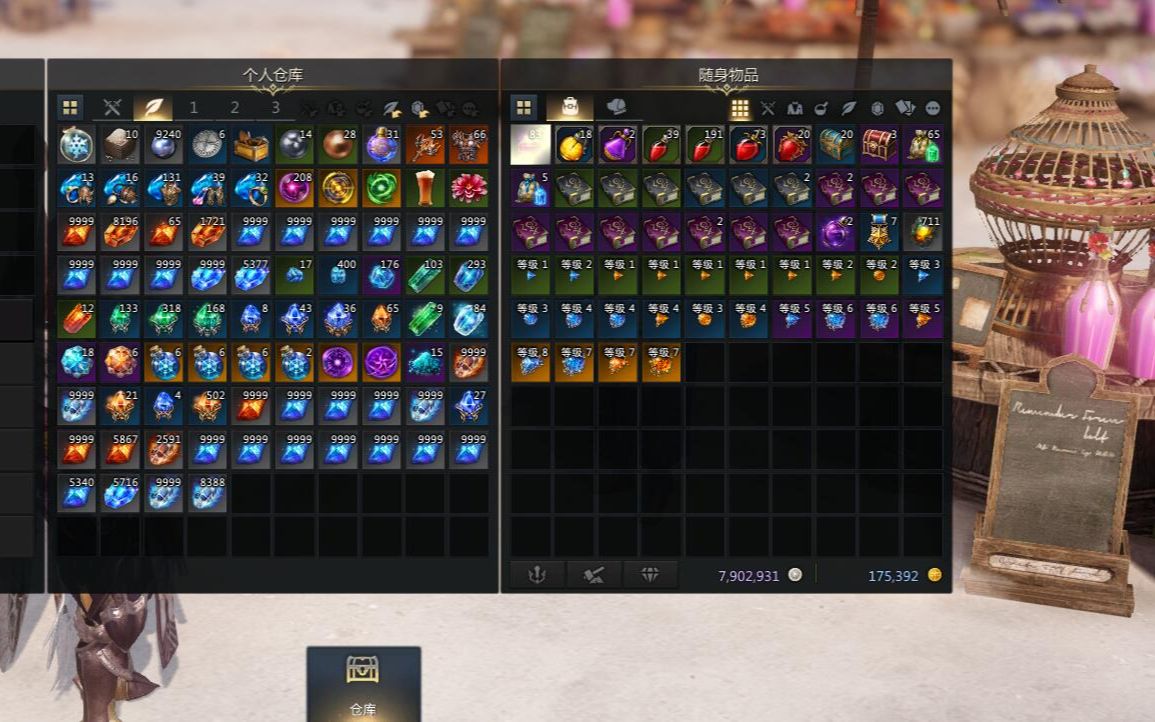Viewport: 1155px width, 722px height.
Task: Choose the red treasure chest in inventory
Action: click(x=879, y=145)
